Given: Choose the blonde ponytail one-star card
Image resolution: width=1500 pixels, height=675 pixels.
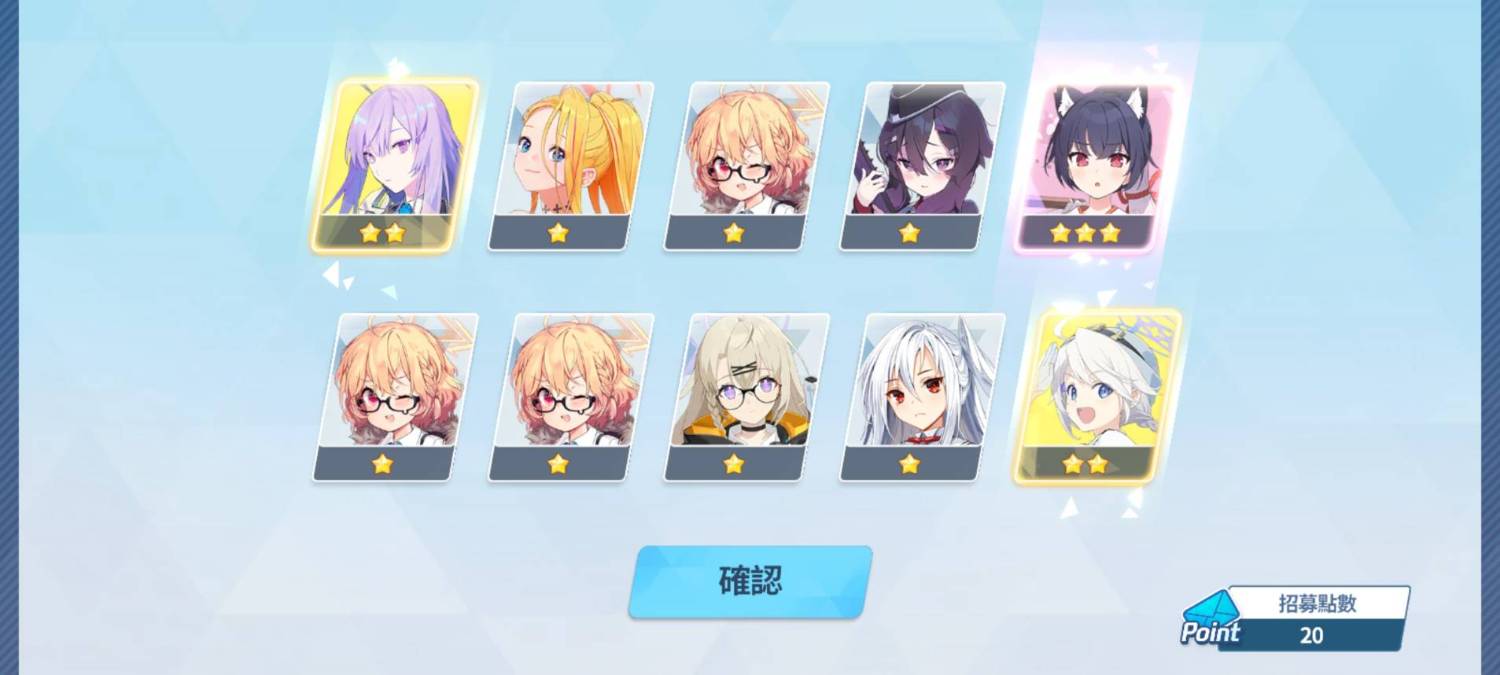Looking at the screenshot, I should tap(570, 165).
